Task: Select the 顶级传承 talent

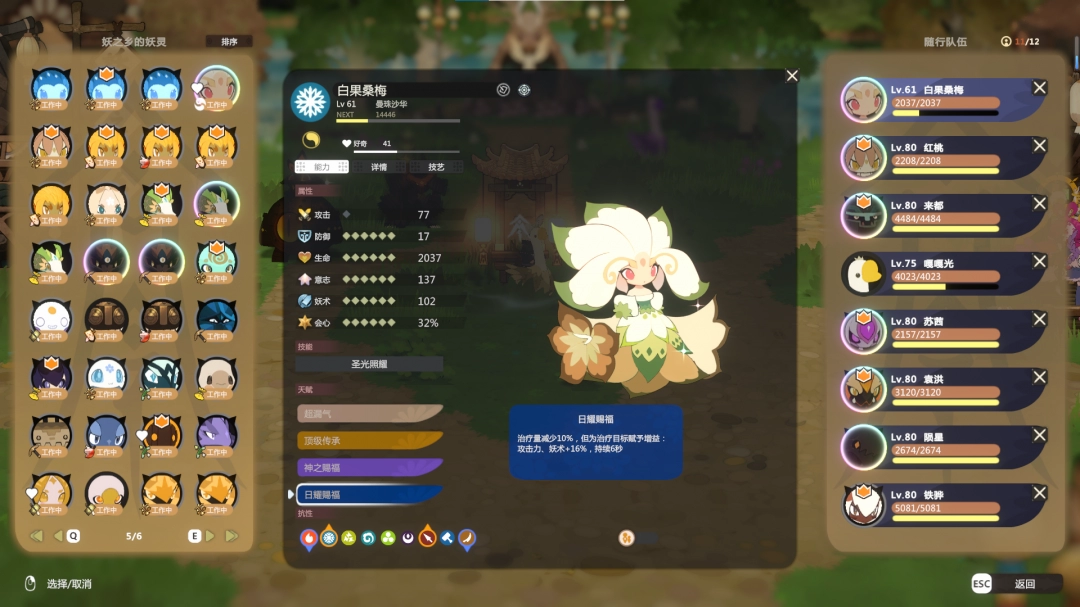Action: (369, 440)
